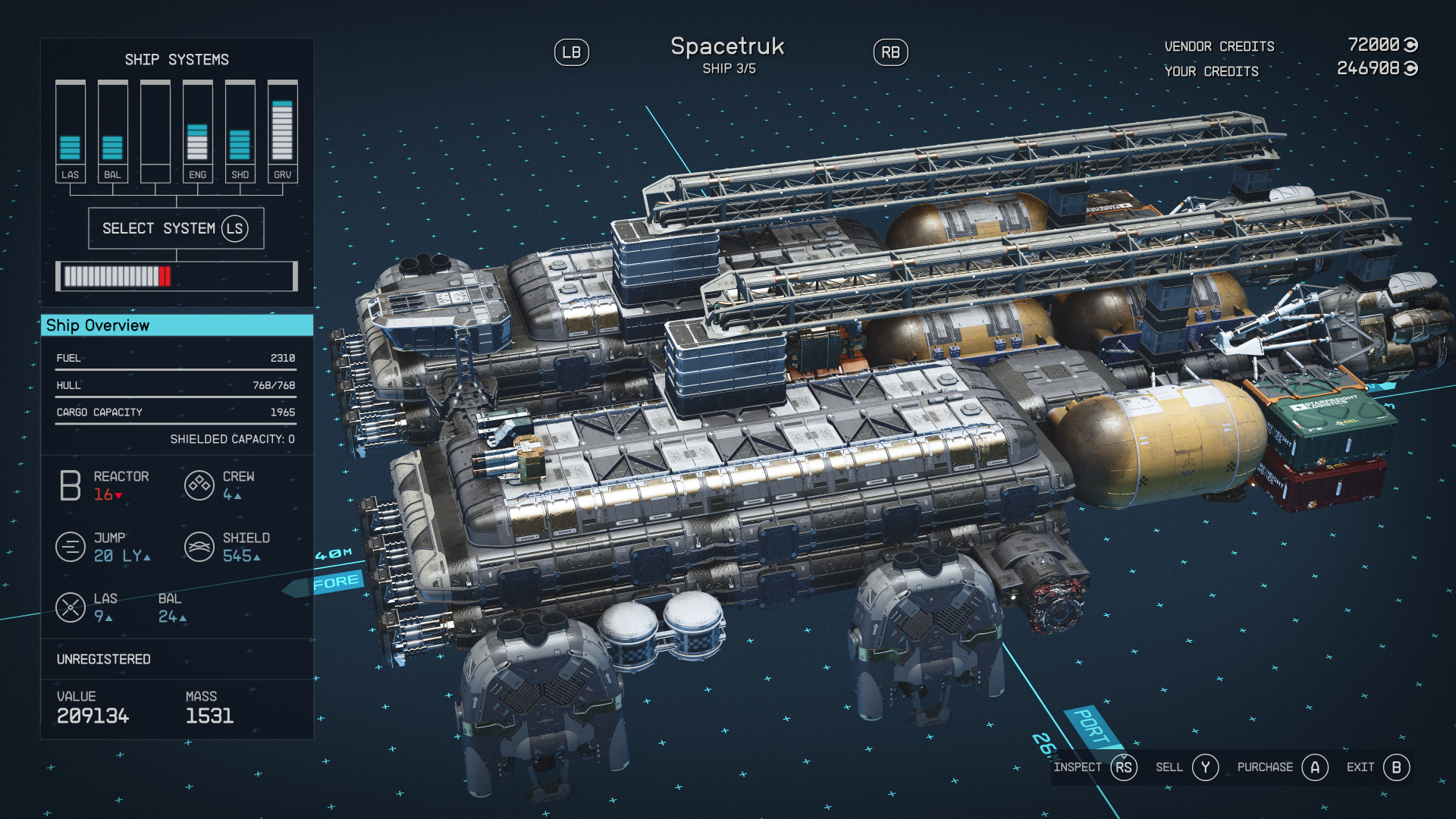Viewport: 1456px width, 819px height.
Task: Expand the Ship Systems panel header
Action: click(x=177, y=60)
